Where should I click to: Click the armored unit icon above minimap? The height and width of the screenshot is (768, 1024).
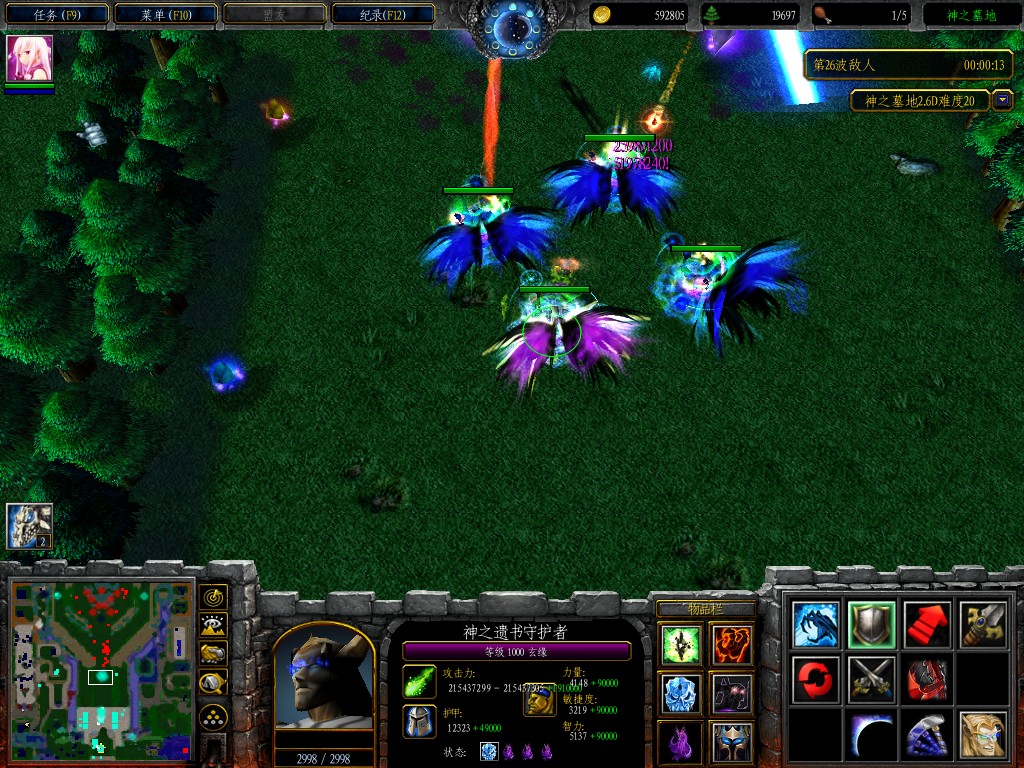coord(29,526)
